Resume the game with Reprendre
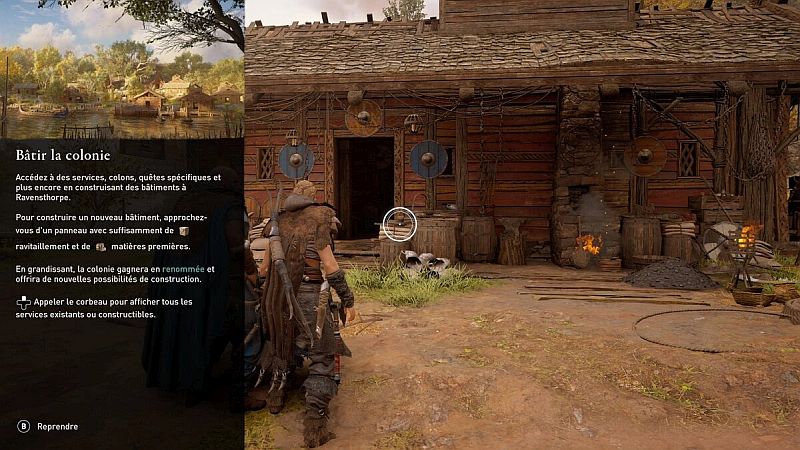This screenshot has width=800, height=450. [56, 426]
